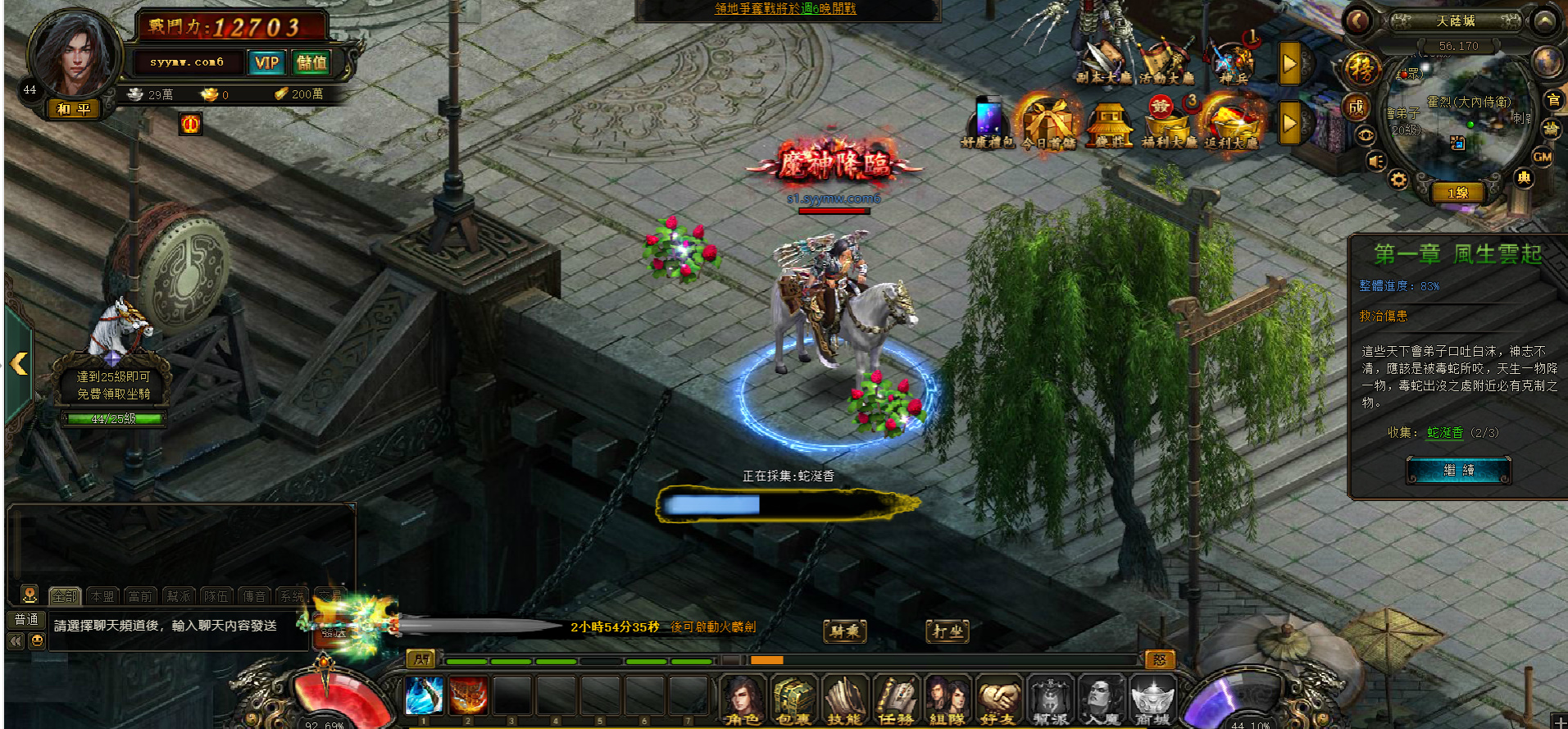1568x729 pixels.
Task: Open the 任務 quest scroll
Action: click(x=896, y=699)
